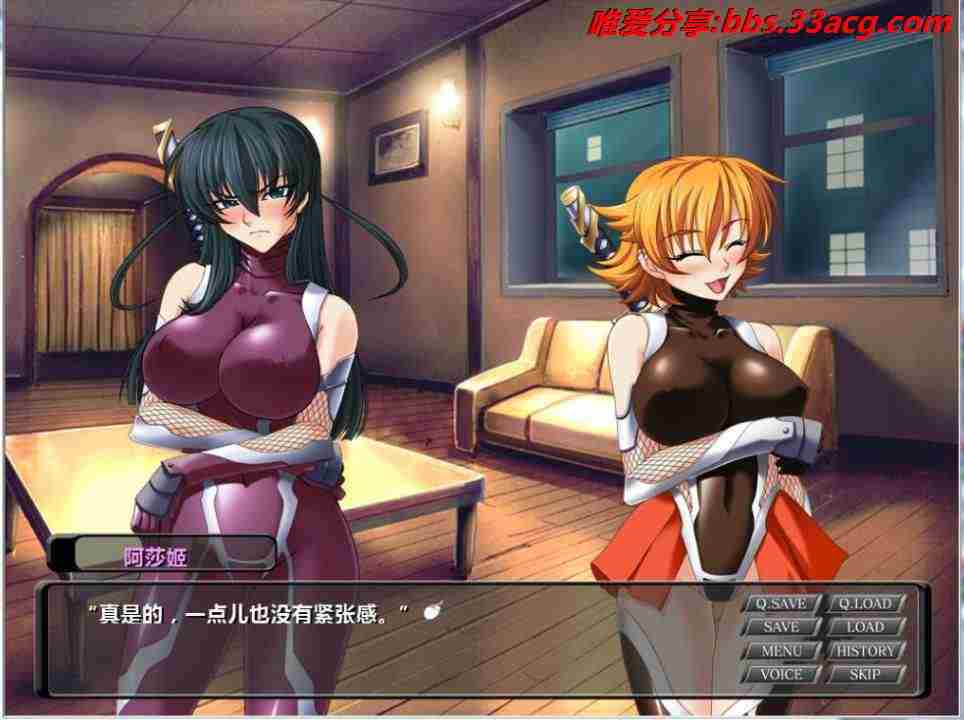This screenshot has width=964, height=720.
Task: Open the MENU button
Action: 781,651
